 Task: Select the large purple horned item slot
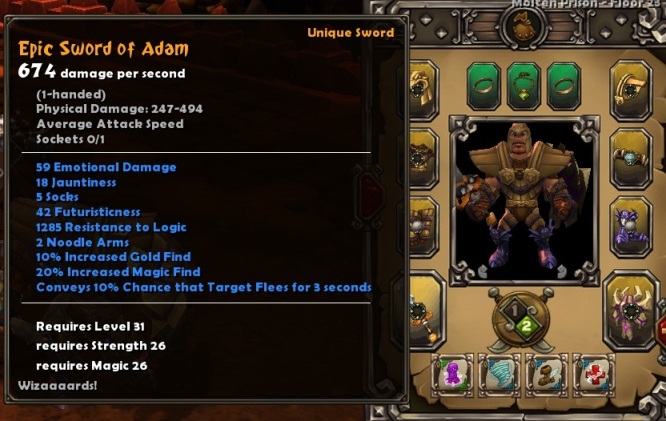click(x=633, y=310)
